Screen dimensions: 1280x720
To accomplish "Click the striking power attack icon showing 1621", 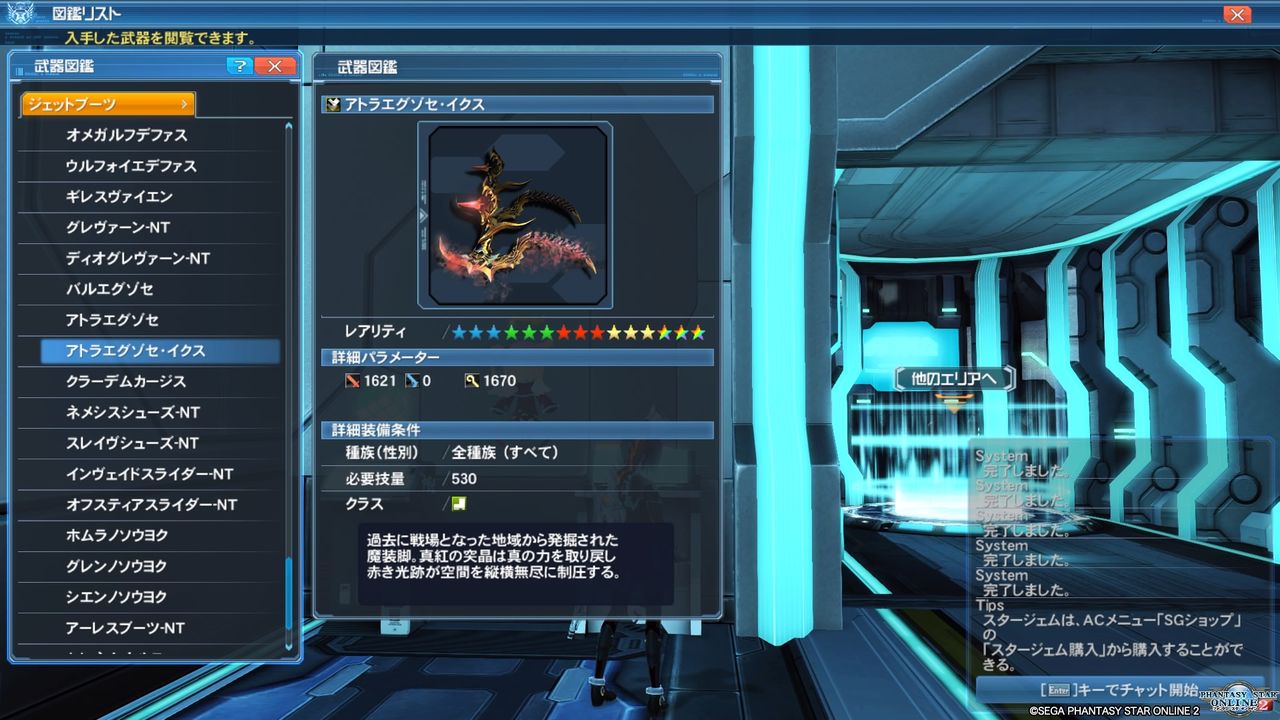I will [x=352, y=380].
